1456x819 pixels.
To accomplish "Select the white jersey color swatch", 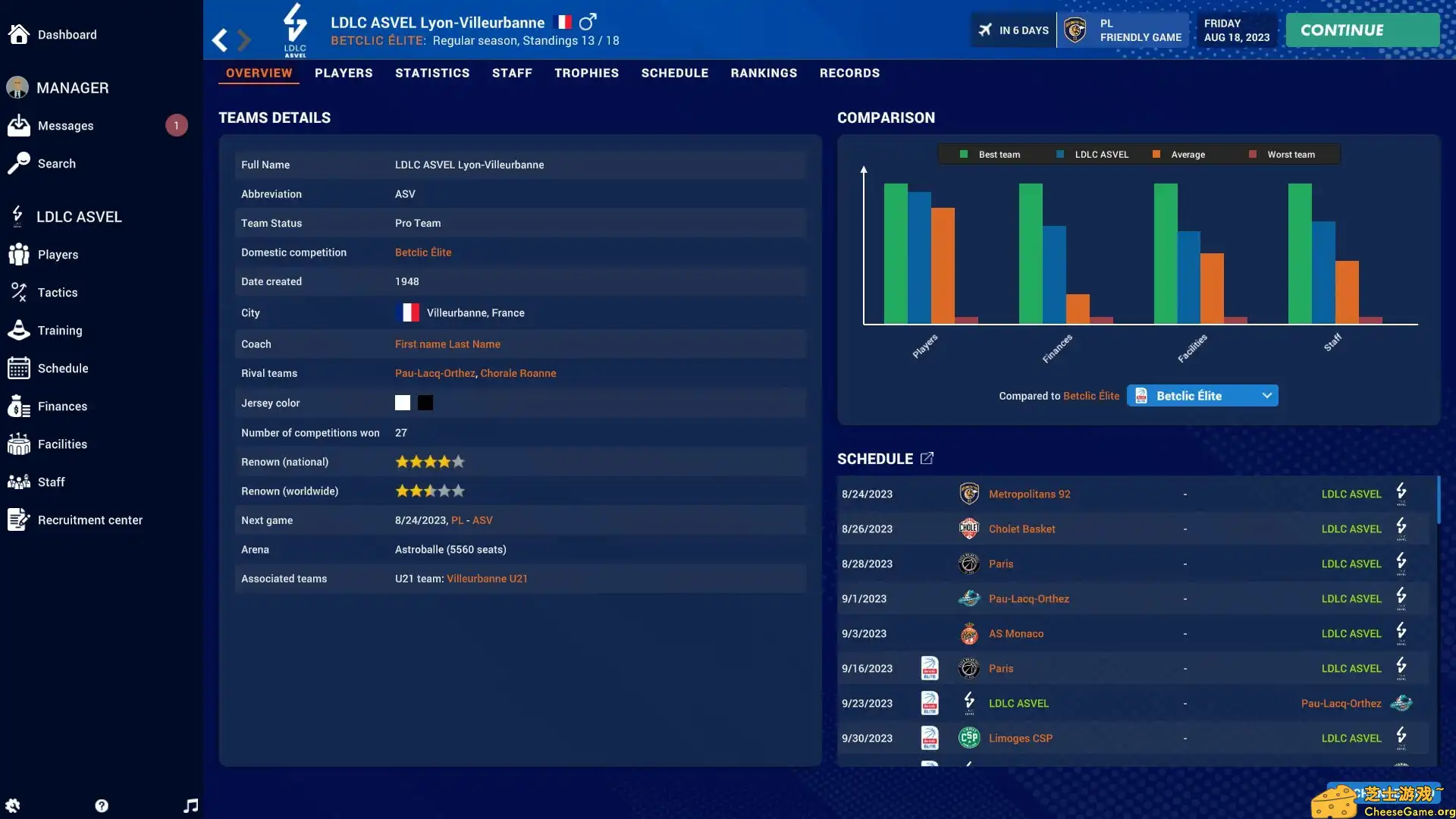I will [402, 403].
